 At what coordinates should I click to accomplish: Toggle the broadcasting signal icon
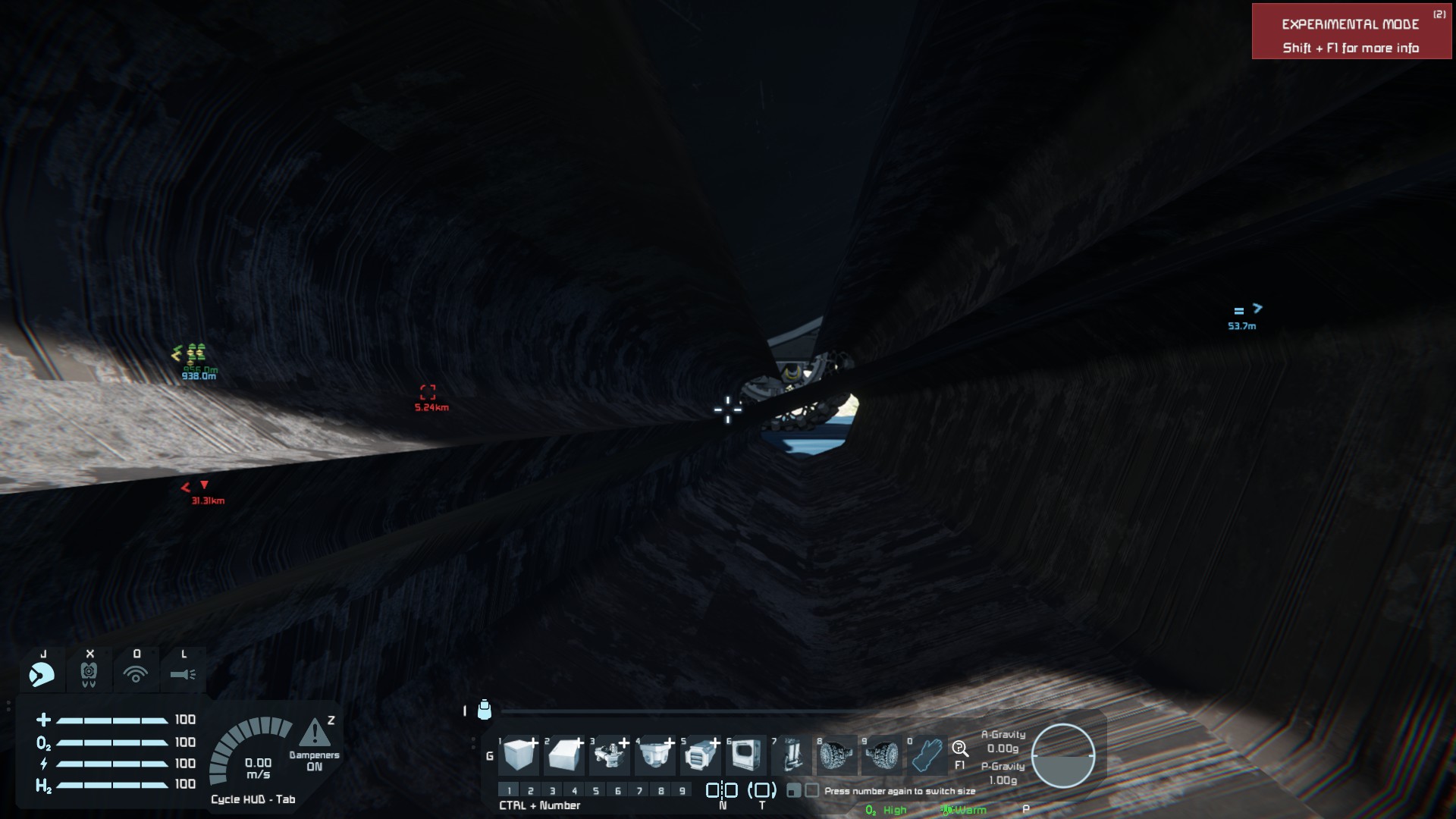pyautogui.click(x=136, y=673)
